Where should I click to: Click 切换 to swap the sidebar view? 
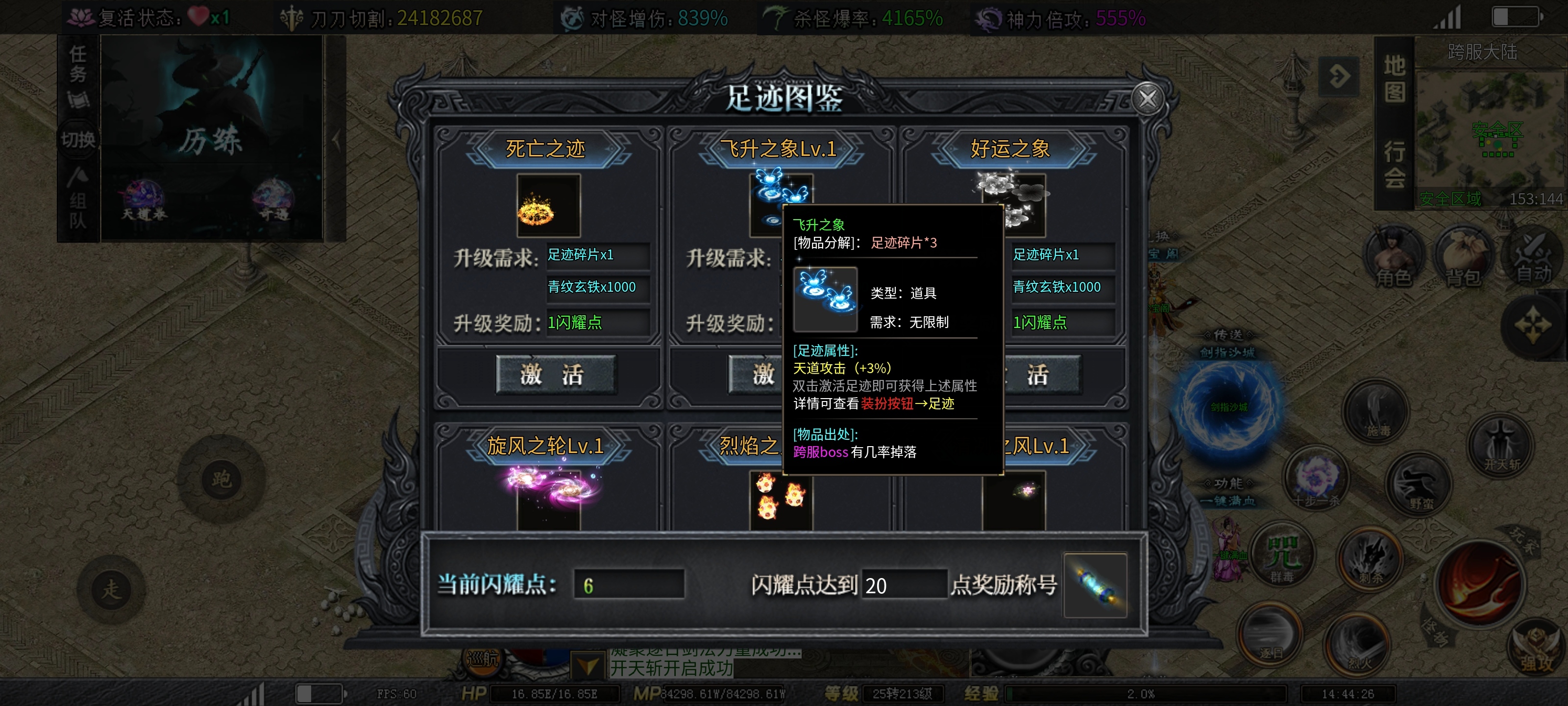(78, 138)
